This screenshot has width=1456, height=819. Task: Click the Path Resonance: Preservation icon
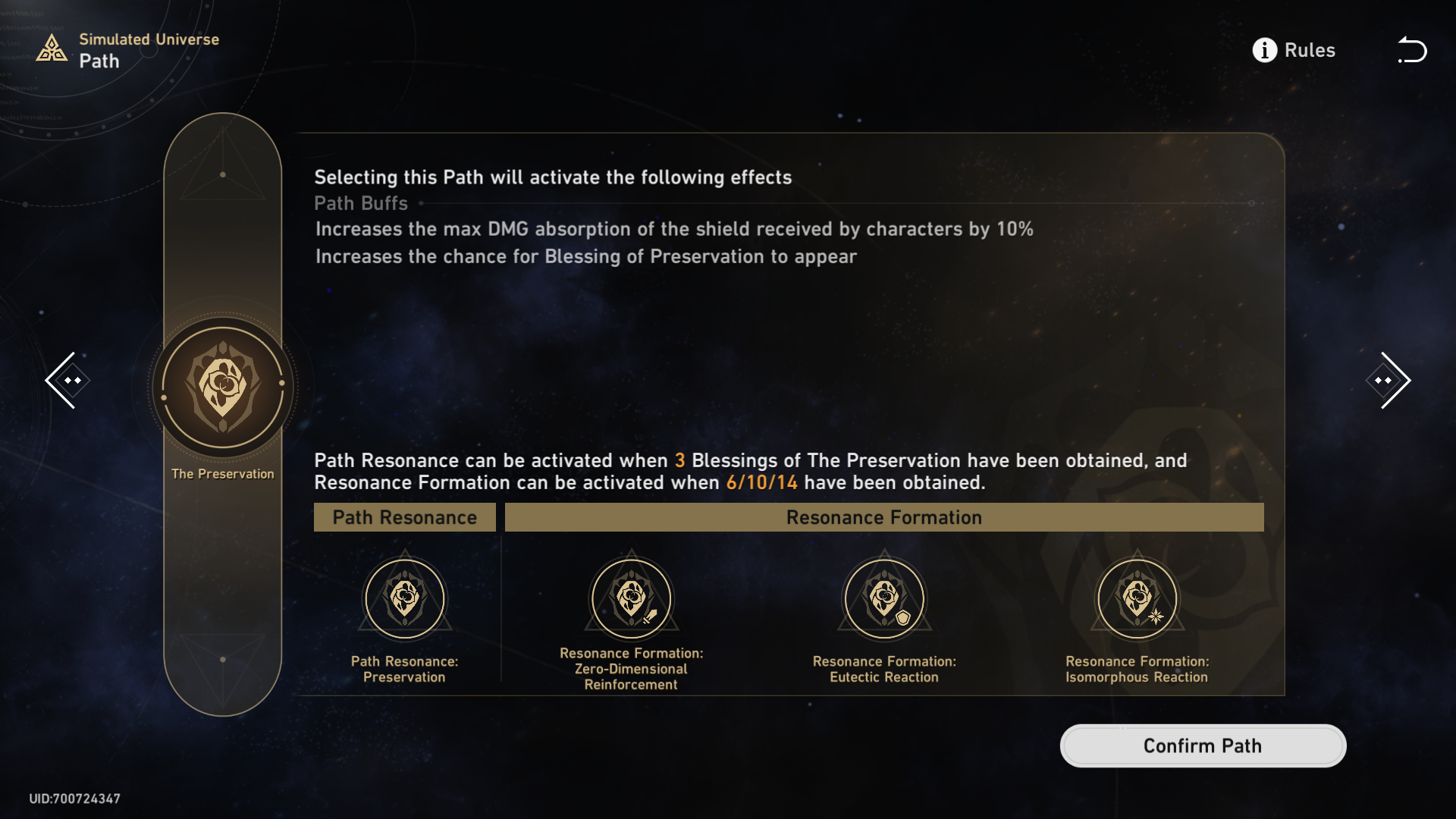[x=405, y=598]
